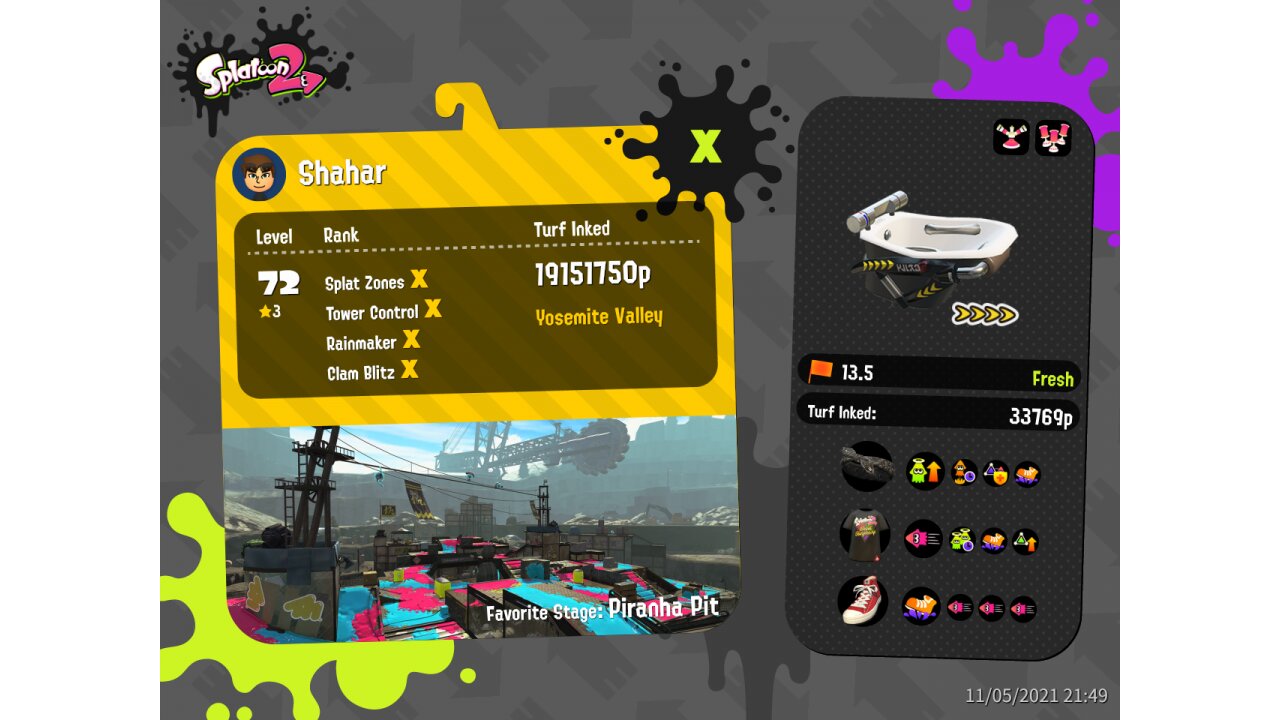Select the t-shirt's large Swim Speed Up ability
Screen dimensions: 1280x720
tap(922, 538)
